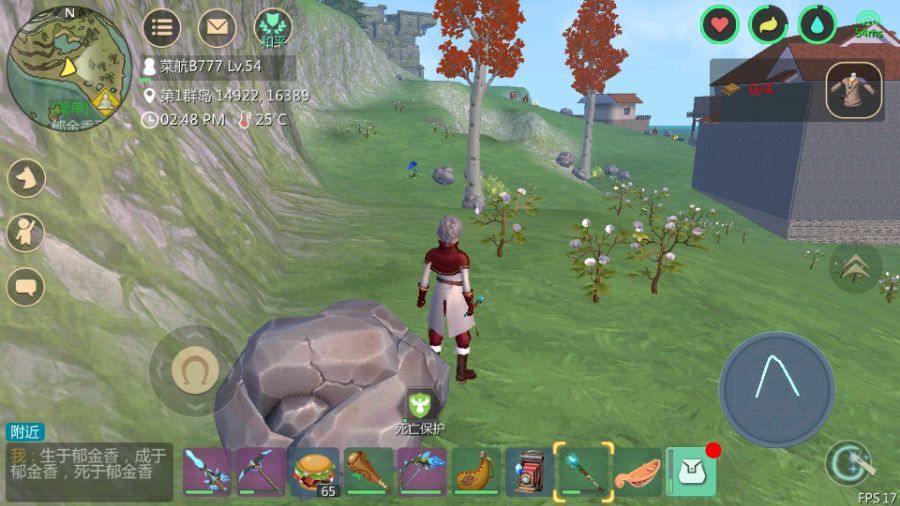Open the character pose emote button
The width and height of the screenshot is (900, 506).
pyautogui.click(x=26, y=233)
